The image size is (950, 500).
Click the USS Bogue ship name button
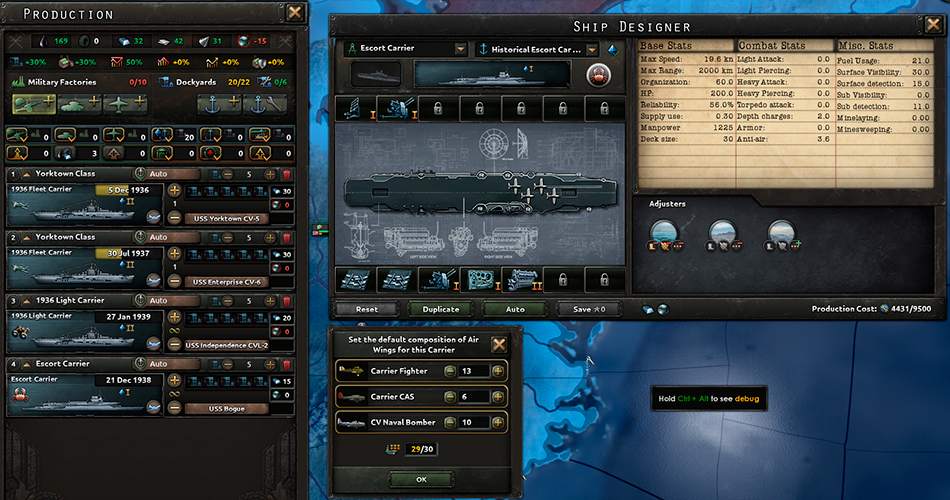click(x=227, y=408)
